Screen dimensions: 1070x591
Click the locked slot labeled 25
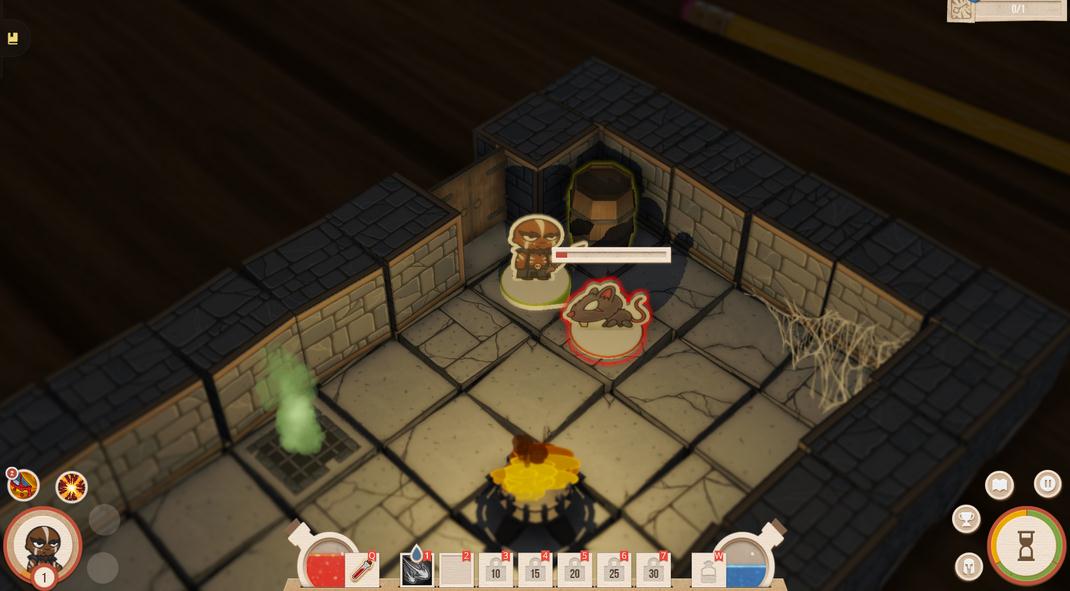click(613, 571)
